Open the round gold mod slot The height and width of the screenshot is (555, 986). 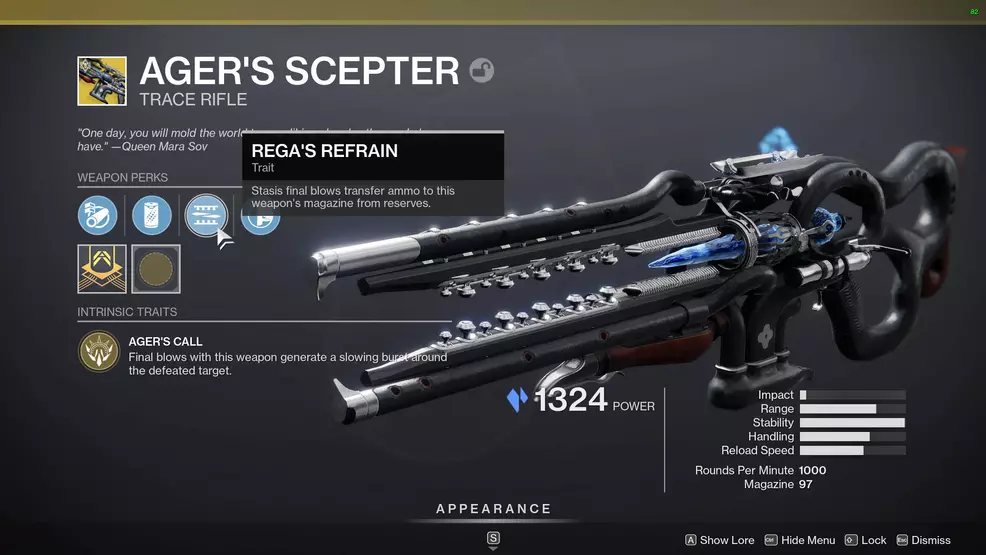[x=156, y=269]
